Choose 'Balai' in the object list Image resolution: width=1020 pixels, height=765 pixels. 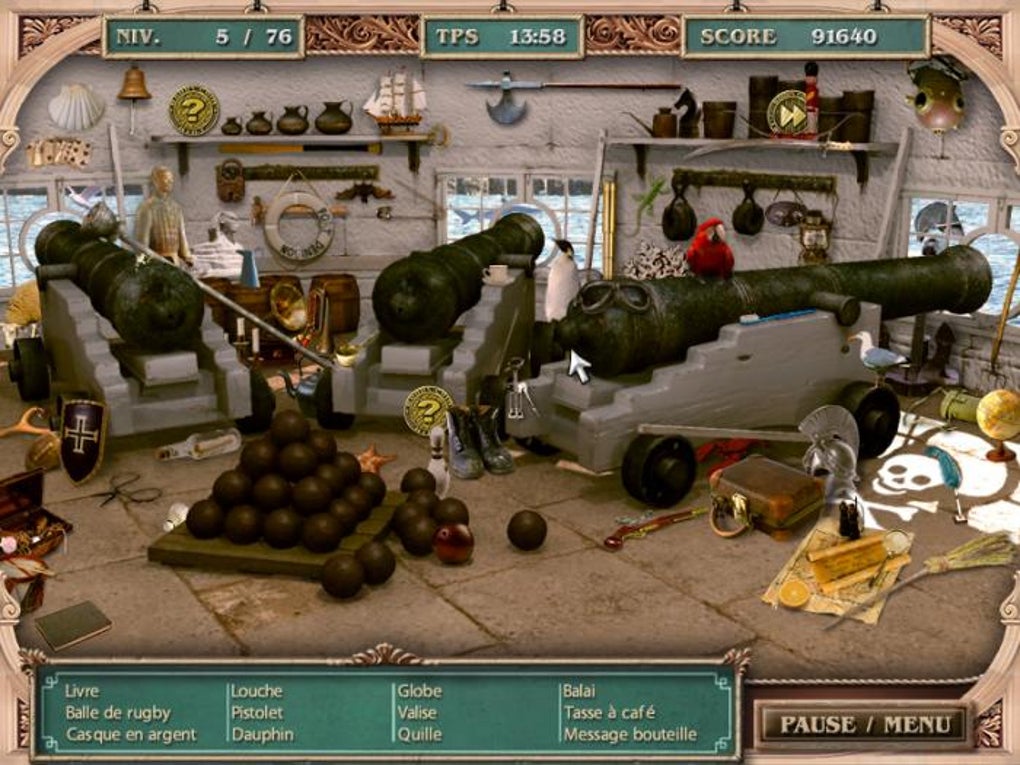click(580, 690)
